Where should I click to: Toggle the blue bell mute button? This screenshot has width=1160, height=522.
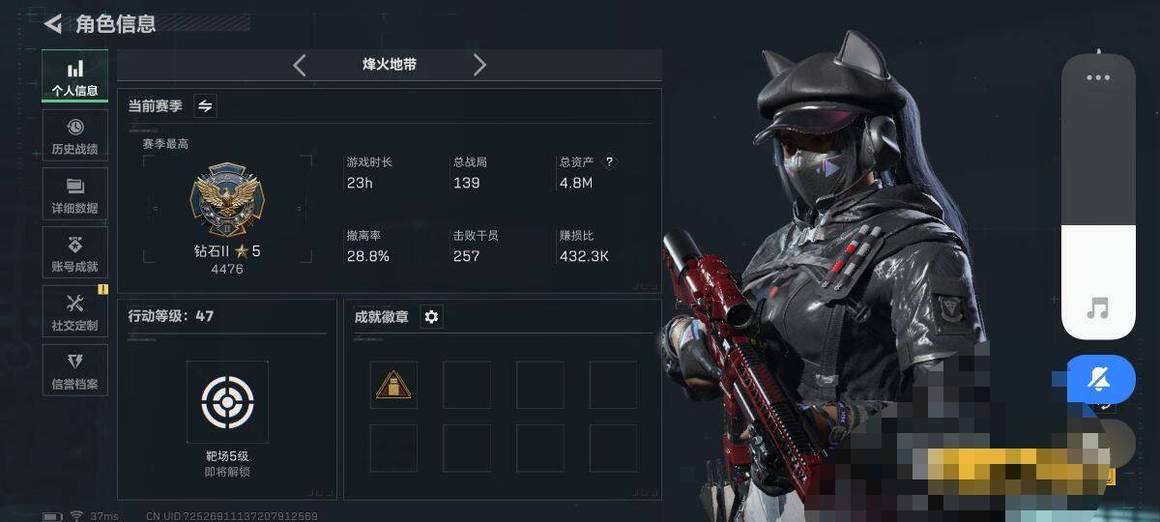coord(1100,379)
